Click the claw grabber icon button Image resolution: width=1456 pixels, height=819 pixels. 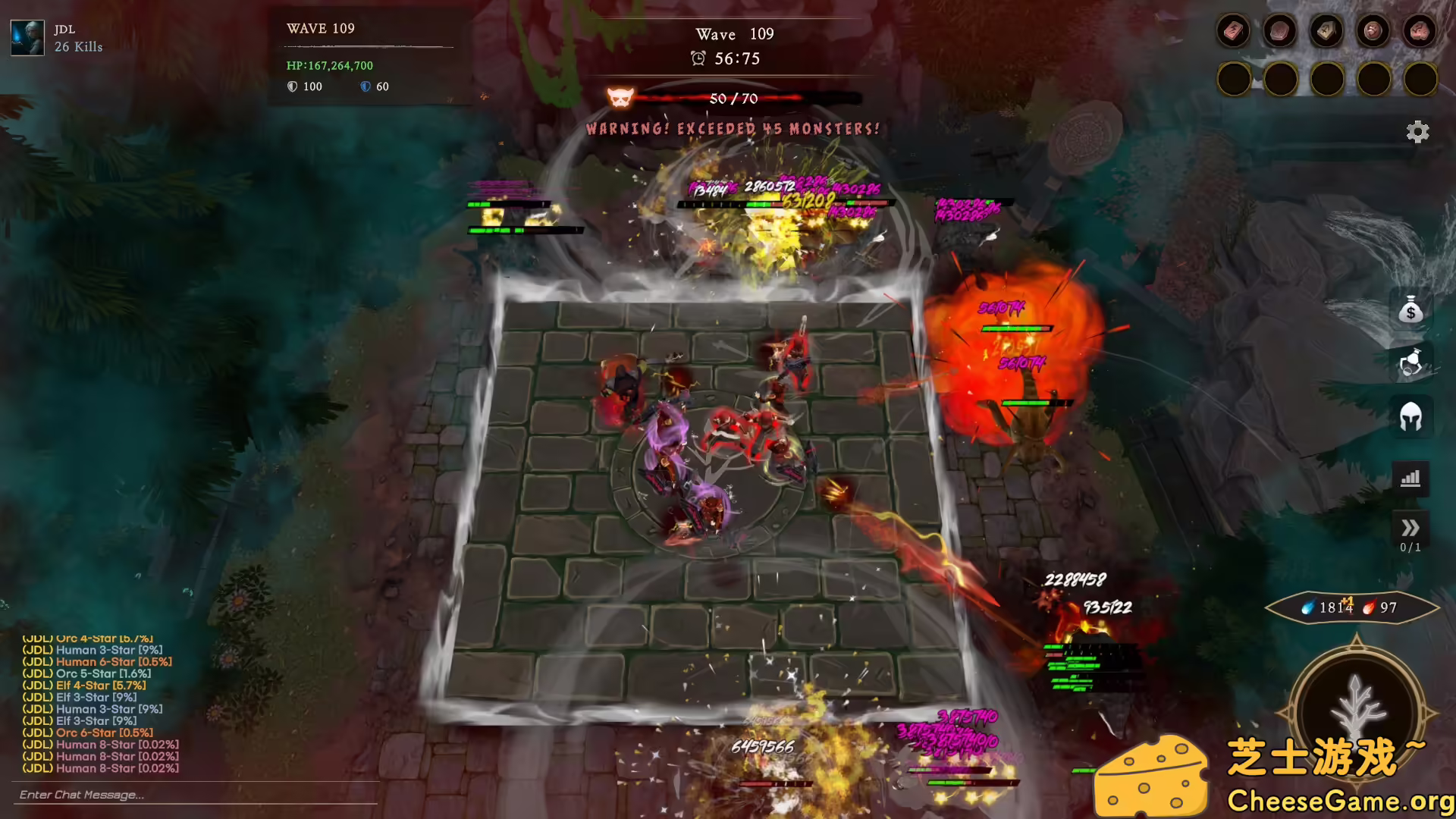point(1410,362)
